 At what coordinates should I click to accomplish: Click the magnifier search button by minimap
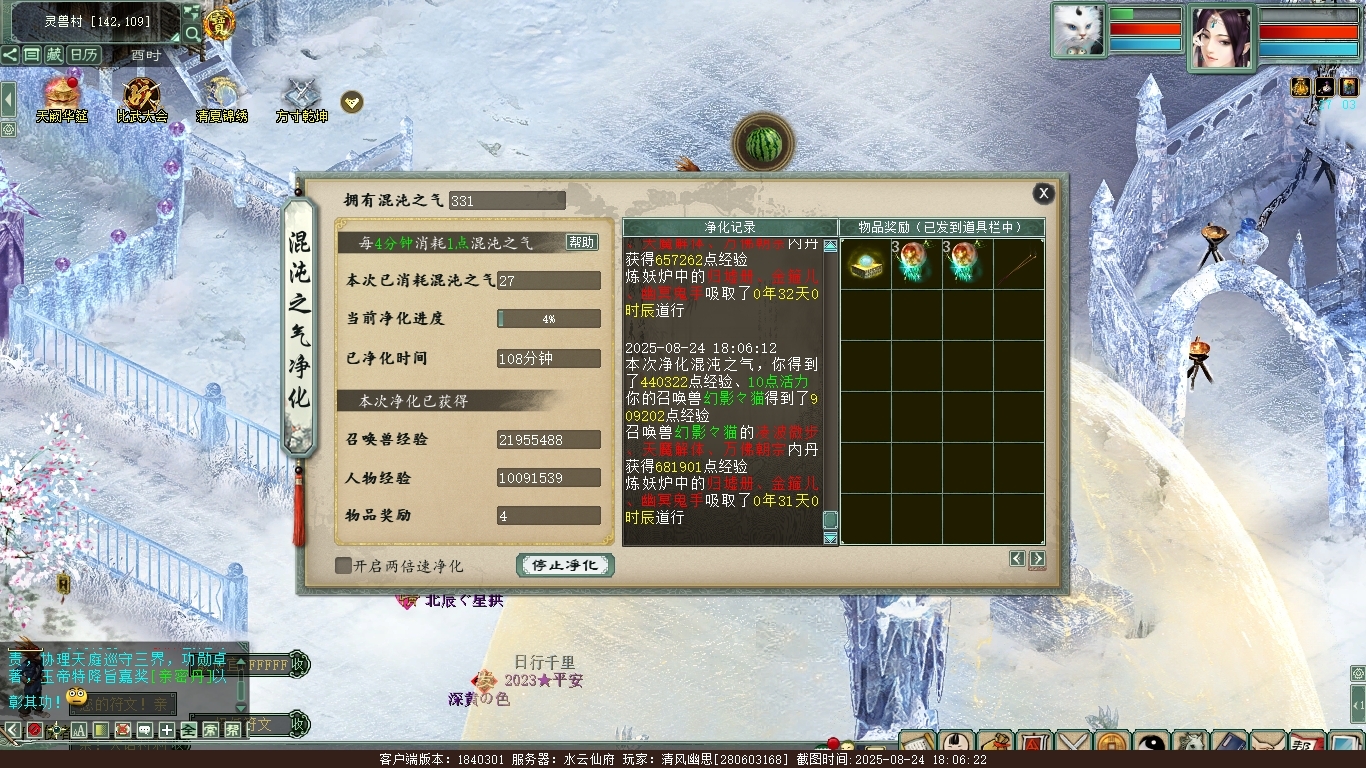[x=192, y=34]
